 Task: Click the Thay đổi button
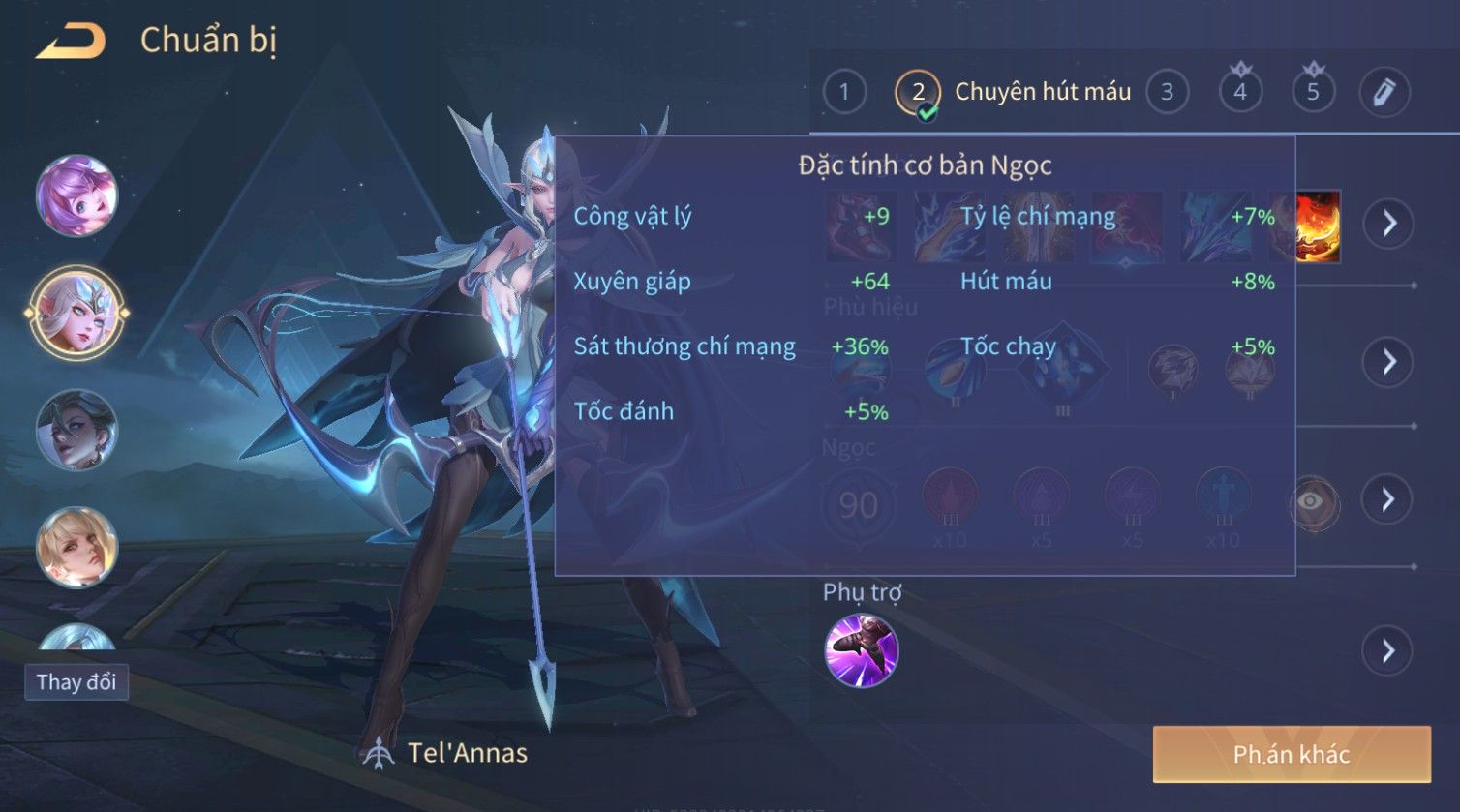point(76,682)
